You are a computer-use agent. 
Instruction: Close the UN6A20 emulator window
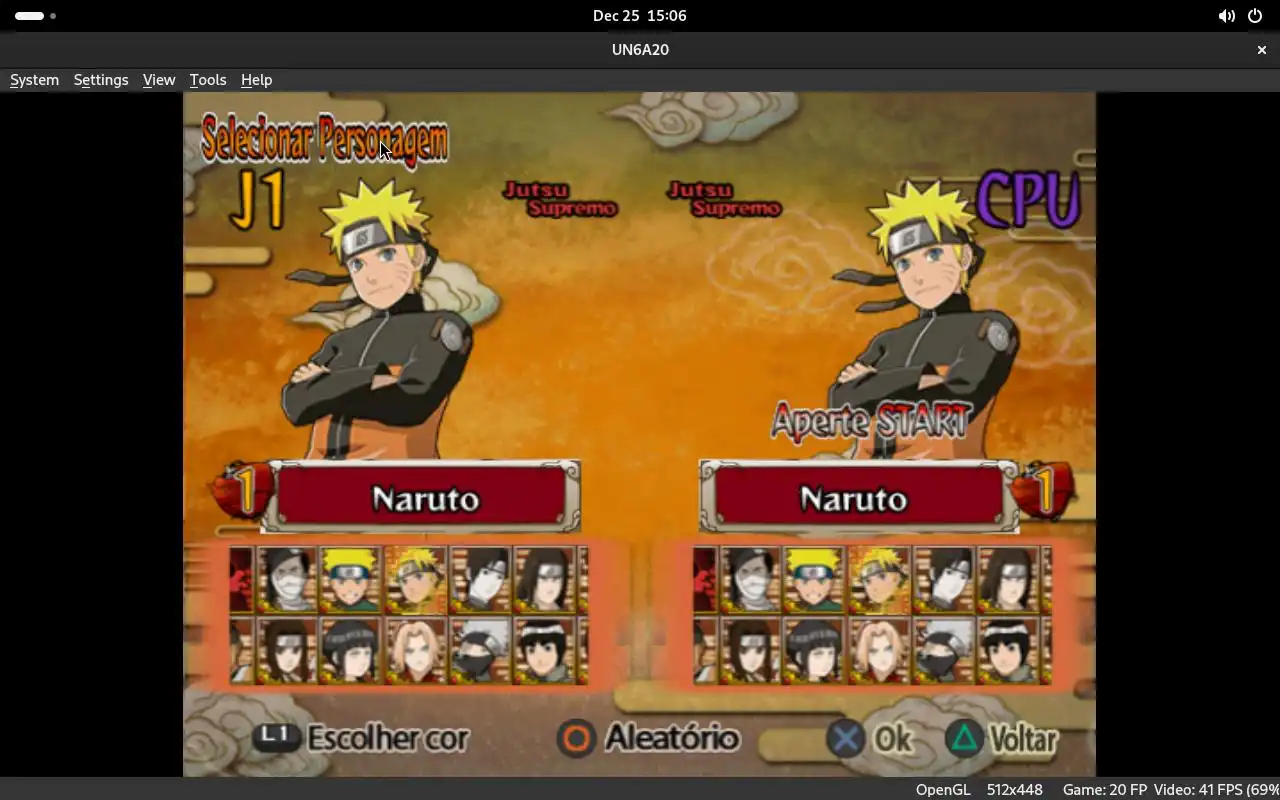point(1261,50)
